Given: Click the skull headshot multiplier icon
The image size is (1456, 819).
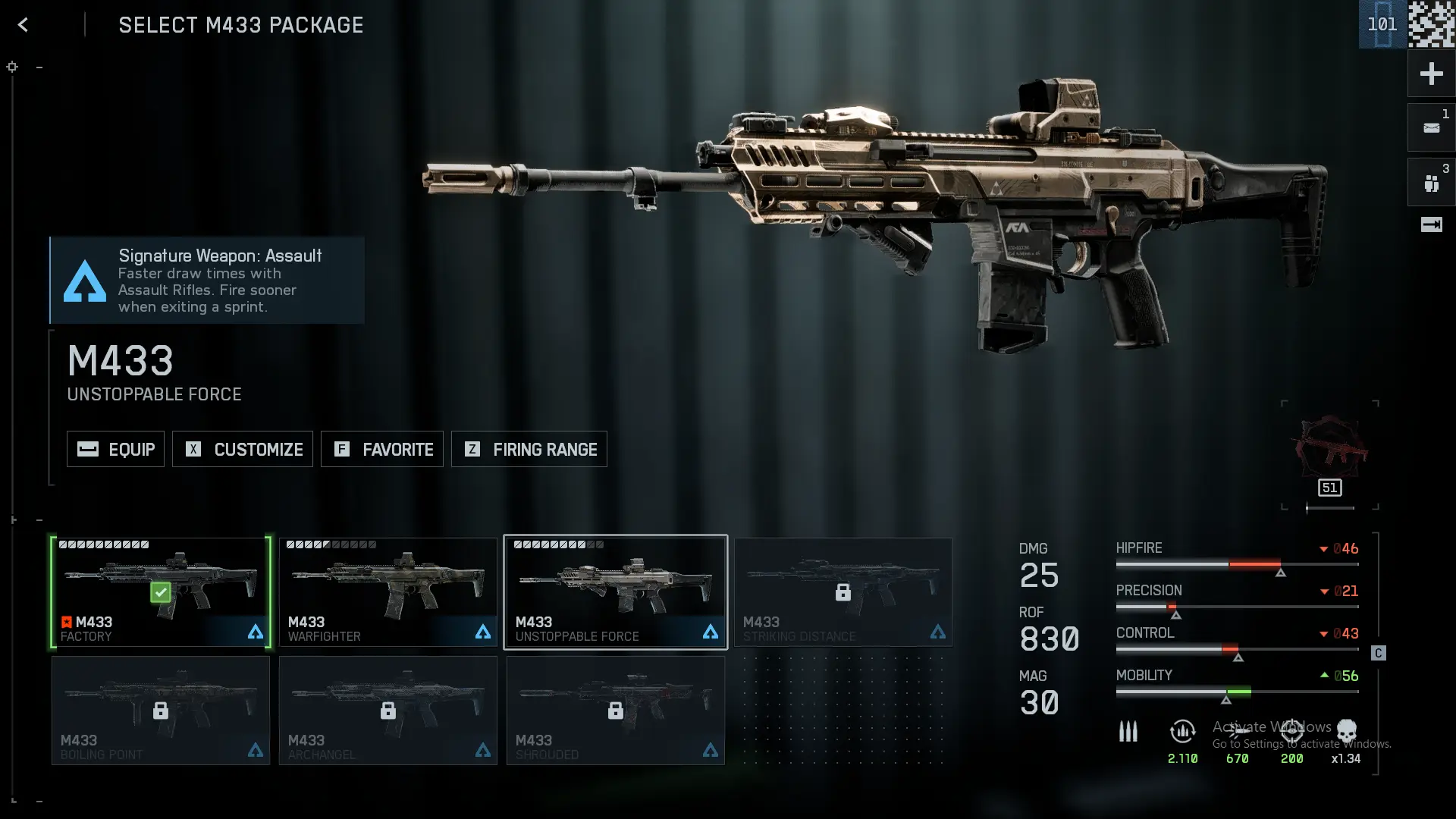Looking at the screenshot, I should pos(1347,732).
